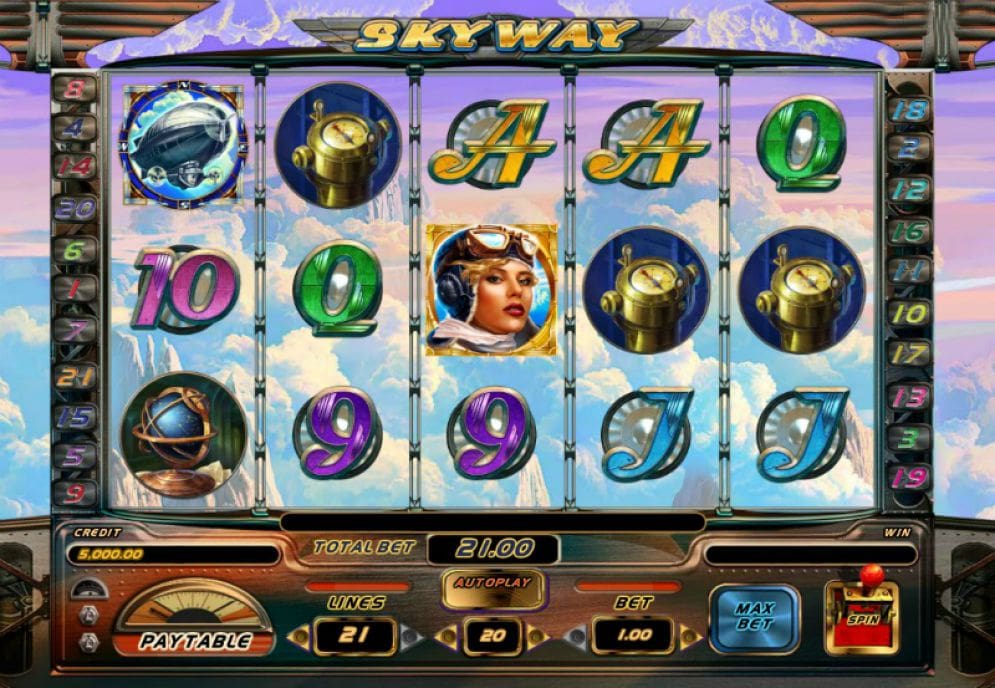Select payline marker 21
This screenshot has width=995, height=688.
tap(77, 377)
